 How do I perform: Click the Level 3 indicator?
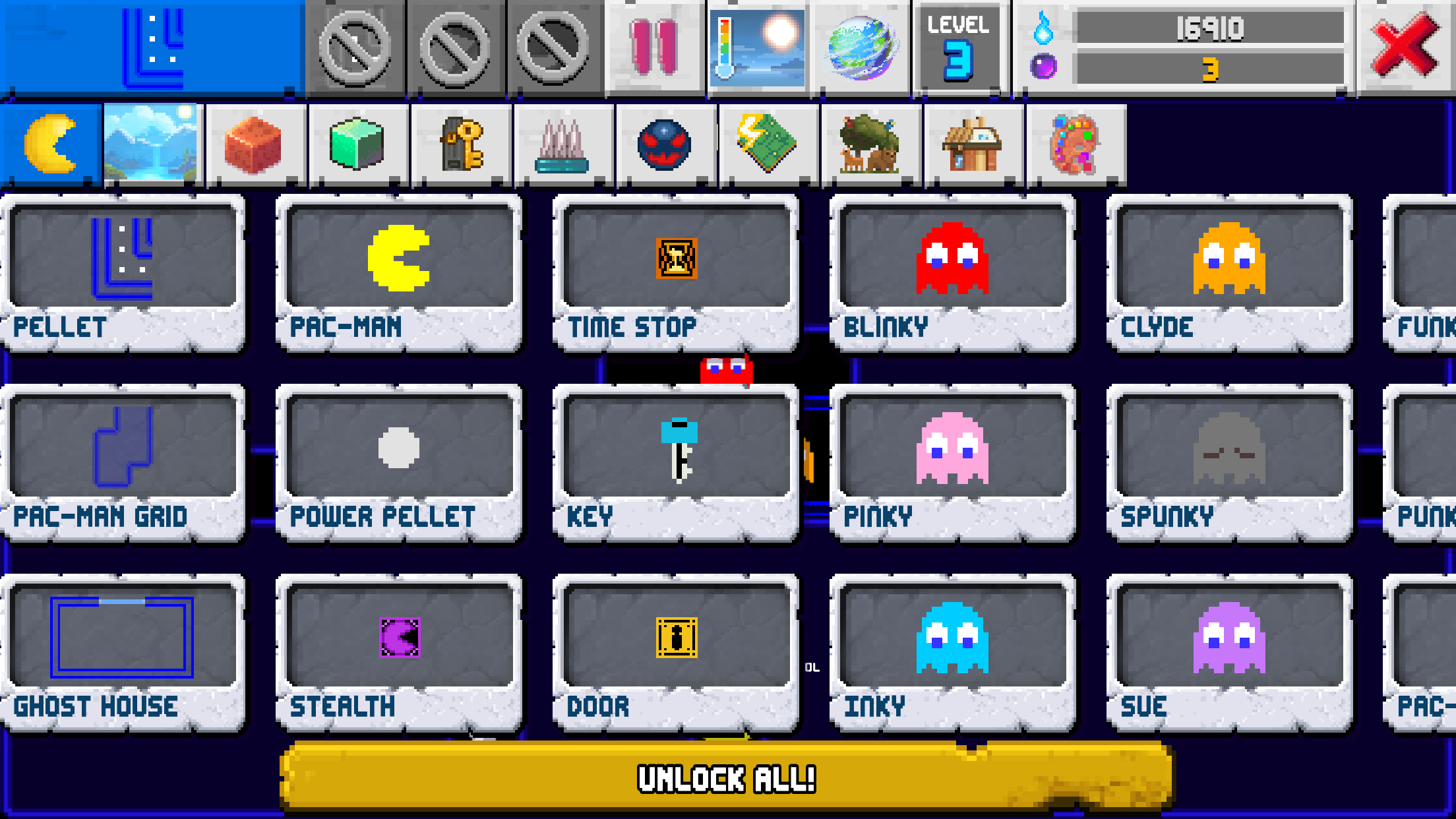pyautogui.click(x=959, y=46)
